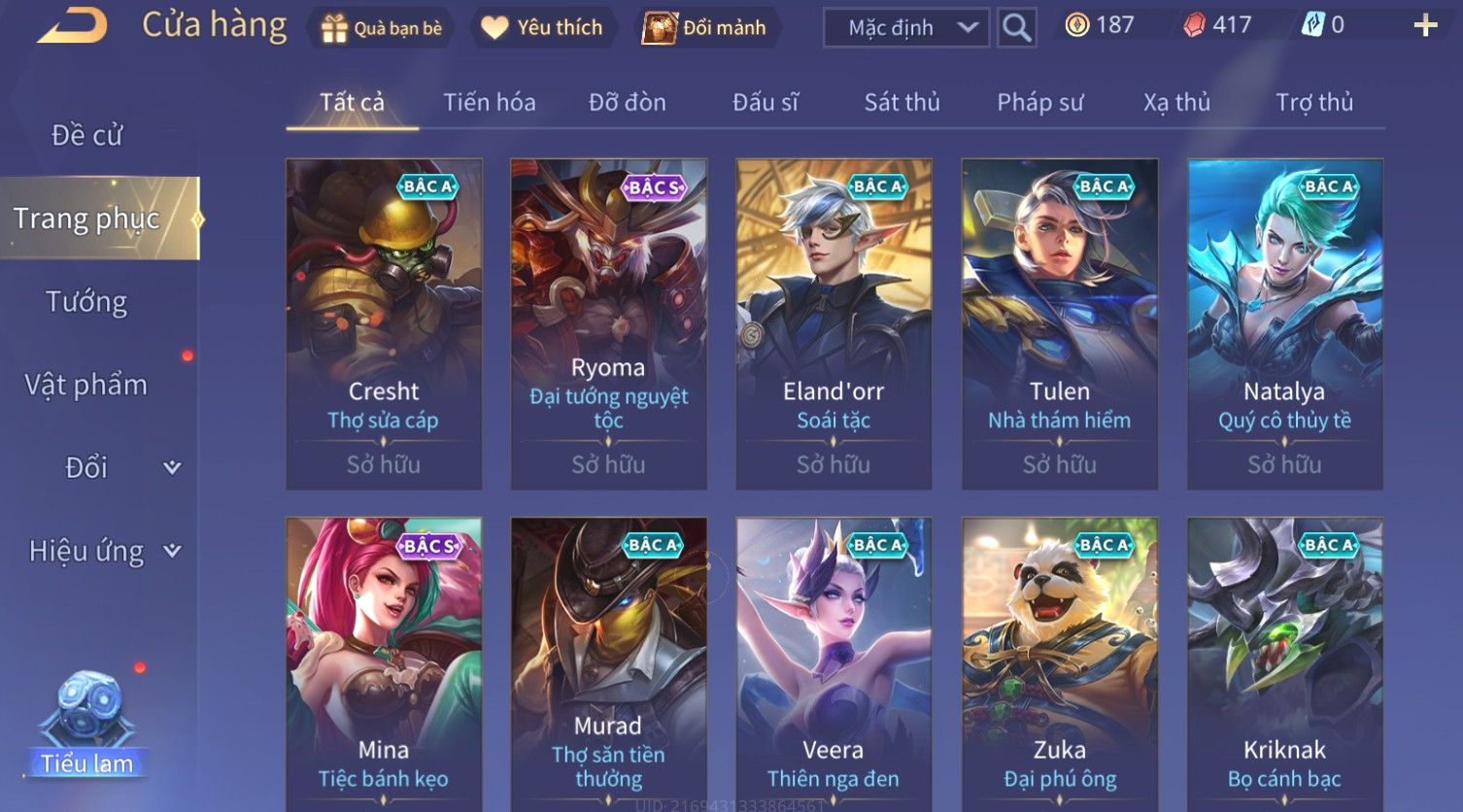Select the Pháp sư category tab
1463x812 pixels.
[x=1039, y=102]
